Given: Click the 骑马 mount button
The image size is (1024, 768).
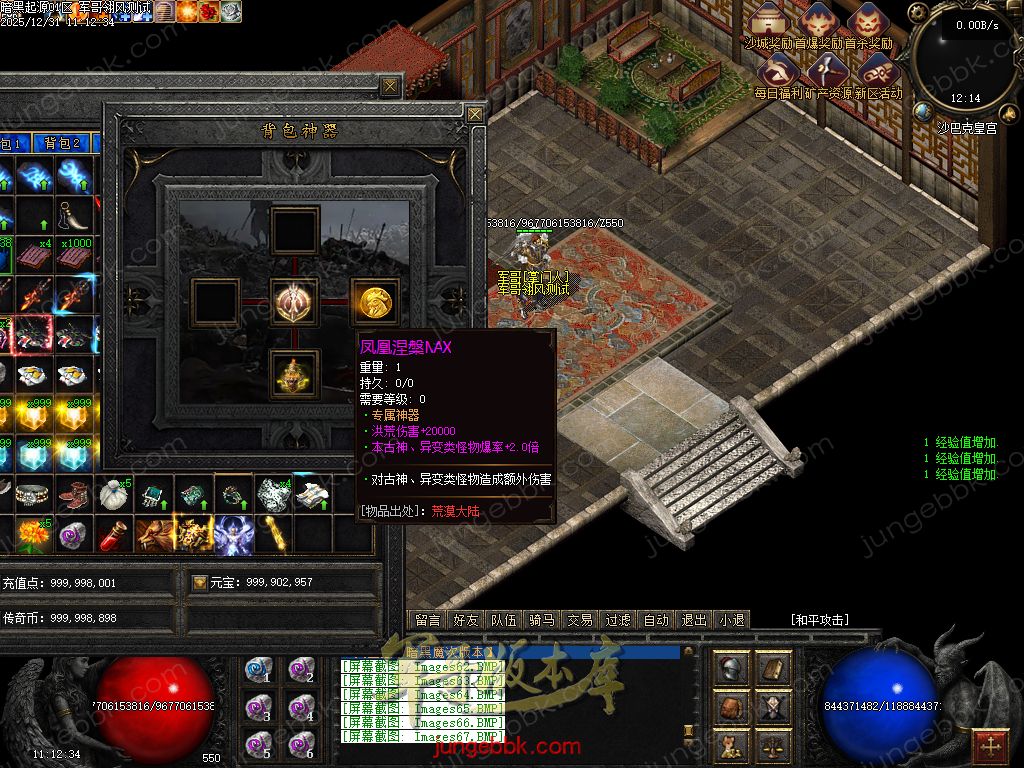Looking at the screenshot, I should pyautogui.click(x=542, y=620).
